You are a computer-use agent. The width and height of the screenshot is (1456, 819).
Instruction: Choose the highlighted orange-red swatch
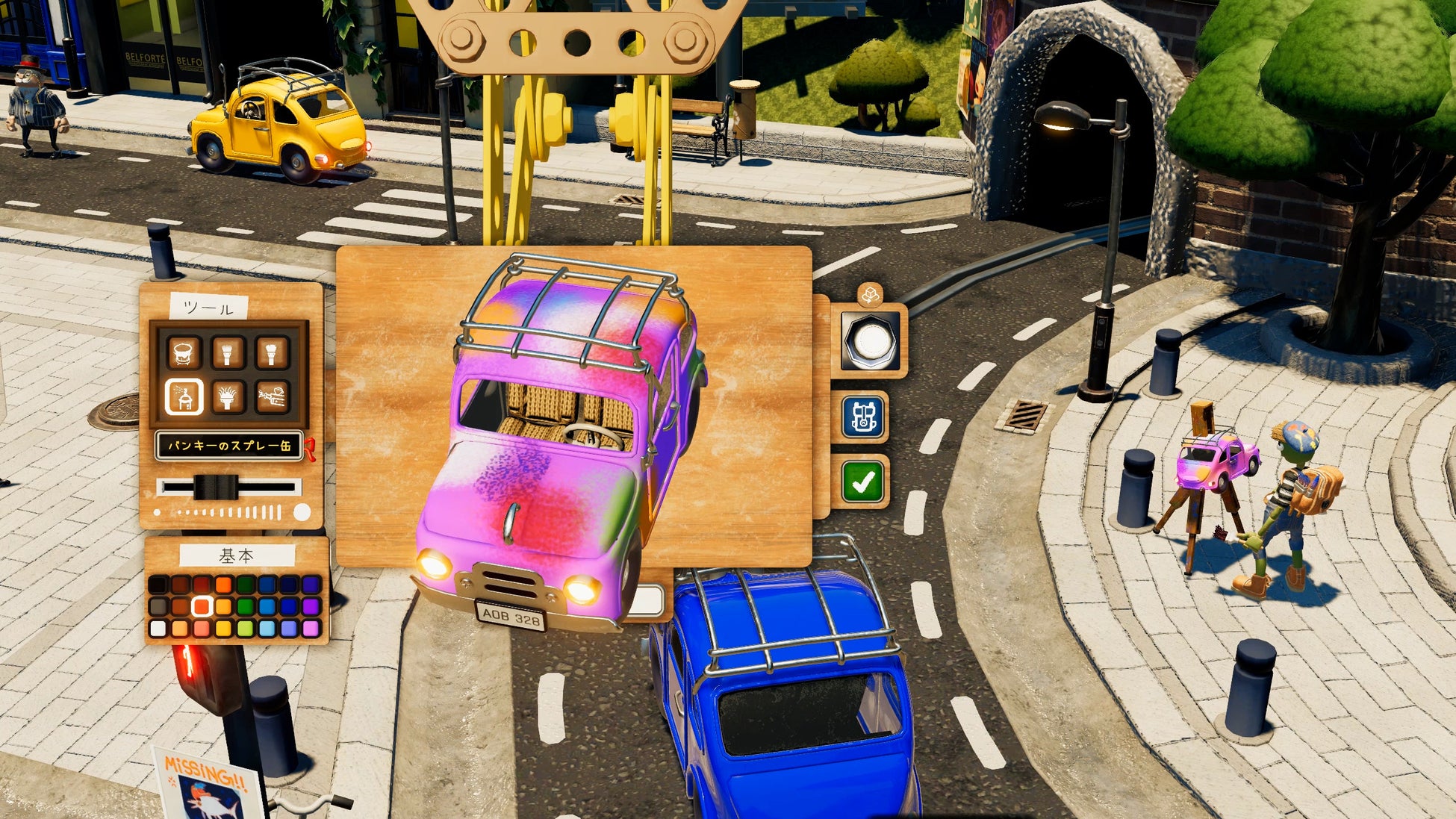(x=202, y=606)
